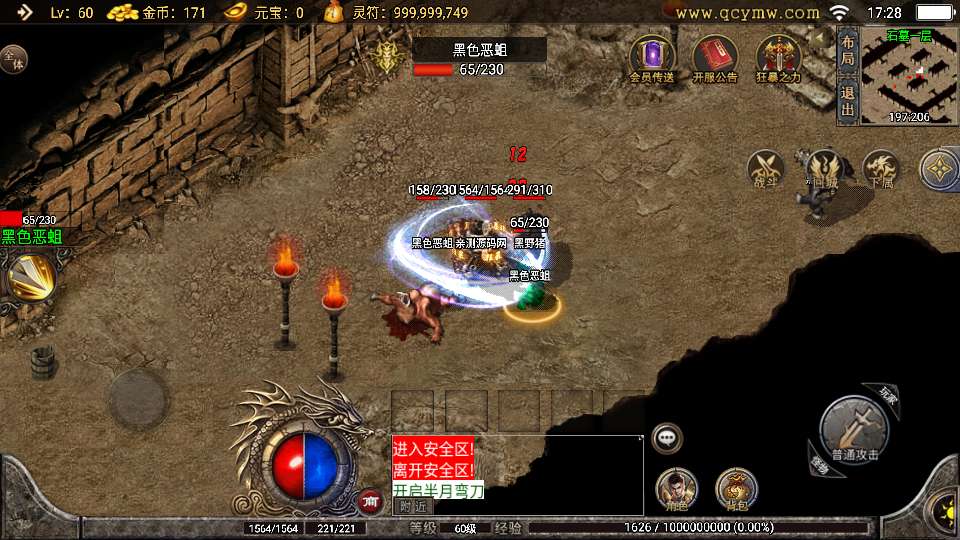Click the 退出 exit button
Screen dimensions: 960x540
847,100
